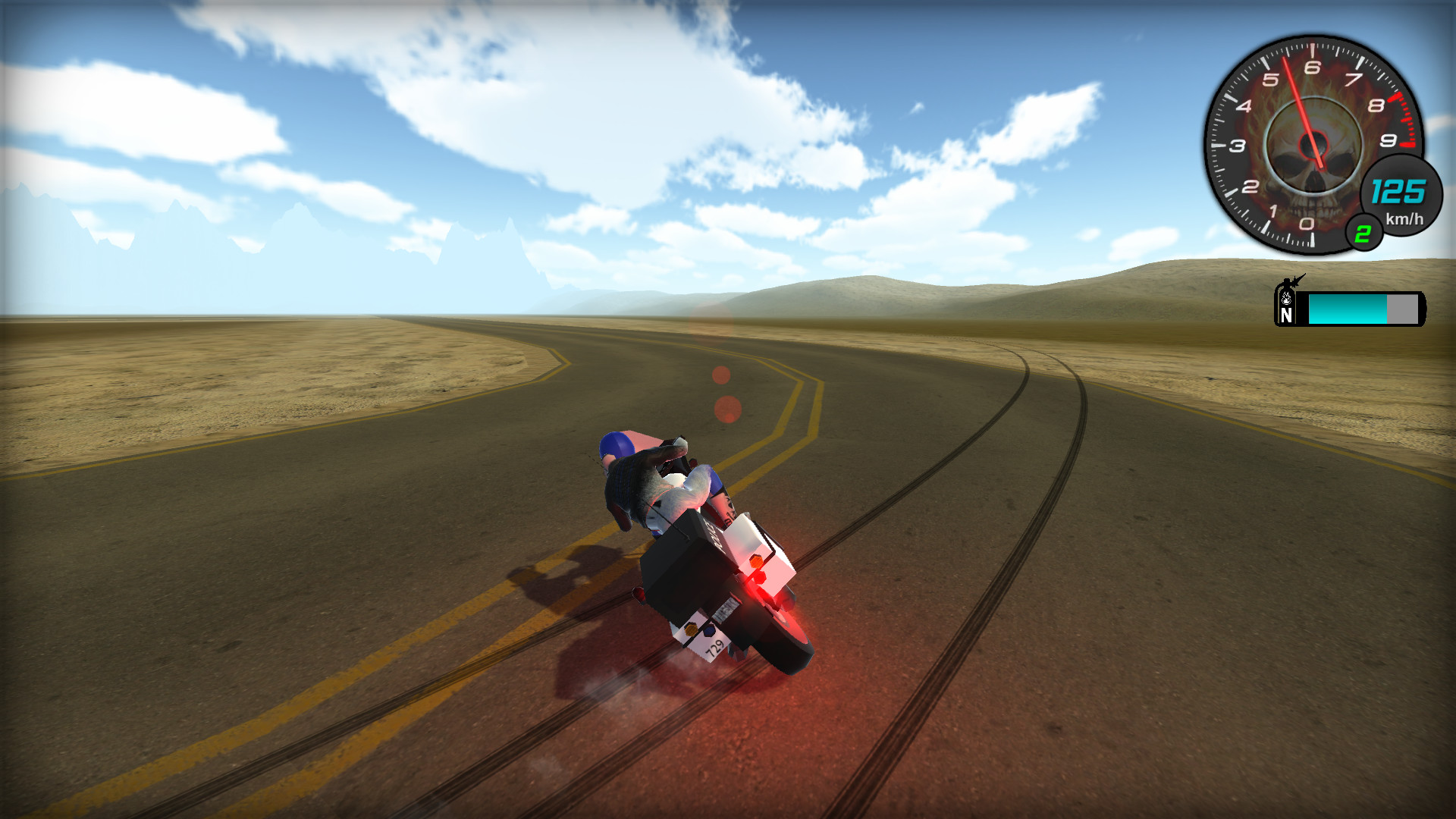The width and height of the screenshot is (1456, 819).
Task: Click the flame emblem inside the nitro canister
Action: coord(1286,299)
